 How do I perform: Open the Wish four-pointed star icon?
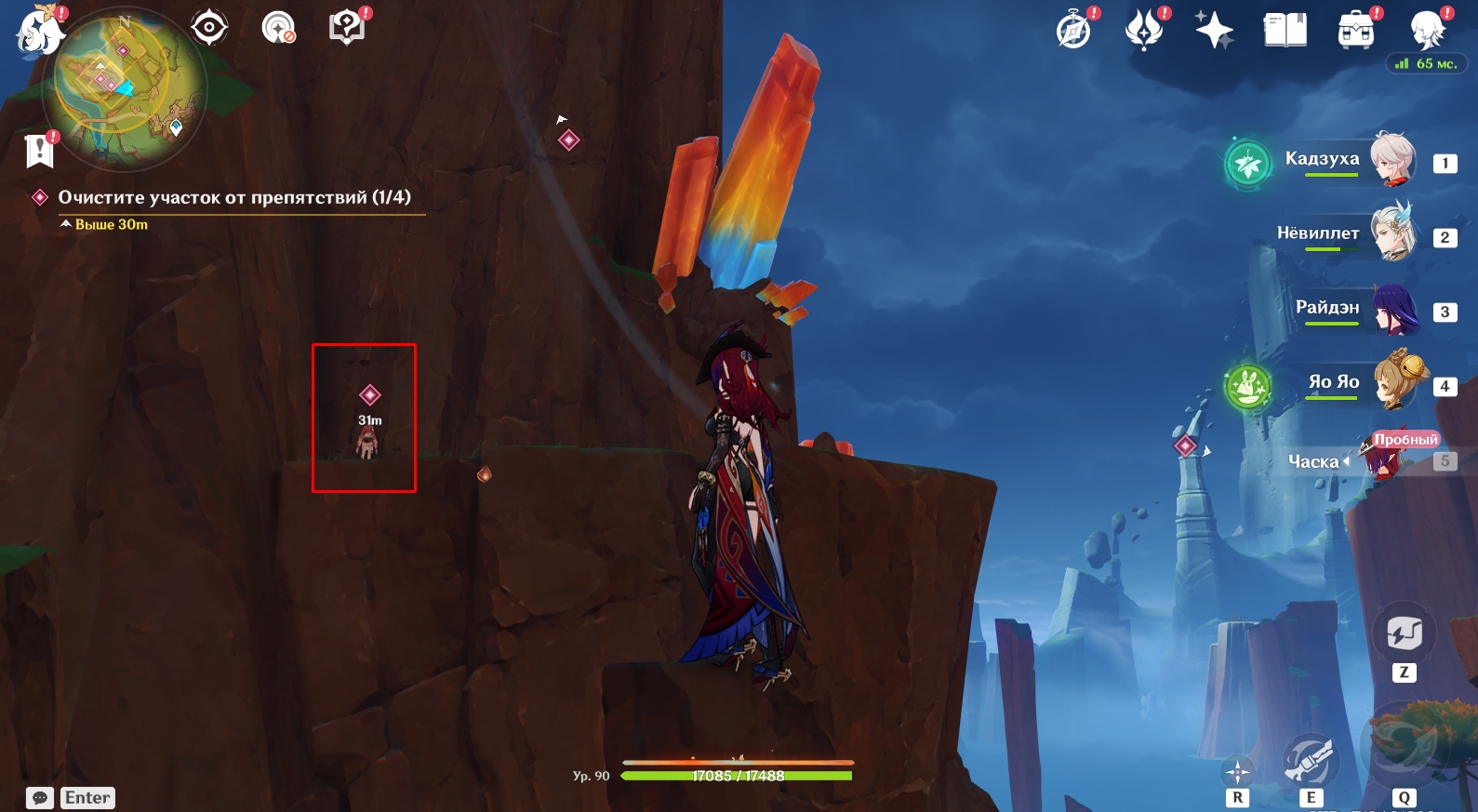point(1214,30)
